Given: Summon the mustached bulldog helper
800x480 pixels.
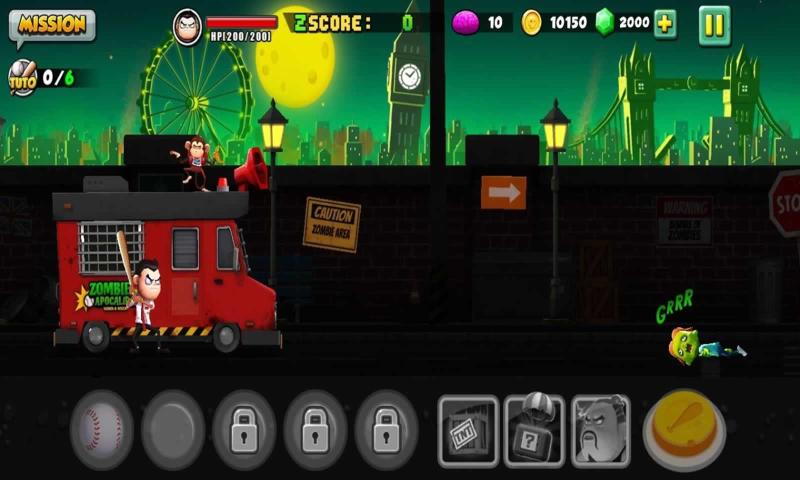Looking at the screenshot, I should point(600,431).
